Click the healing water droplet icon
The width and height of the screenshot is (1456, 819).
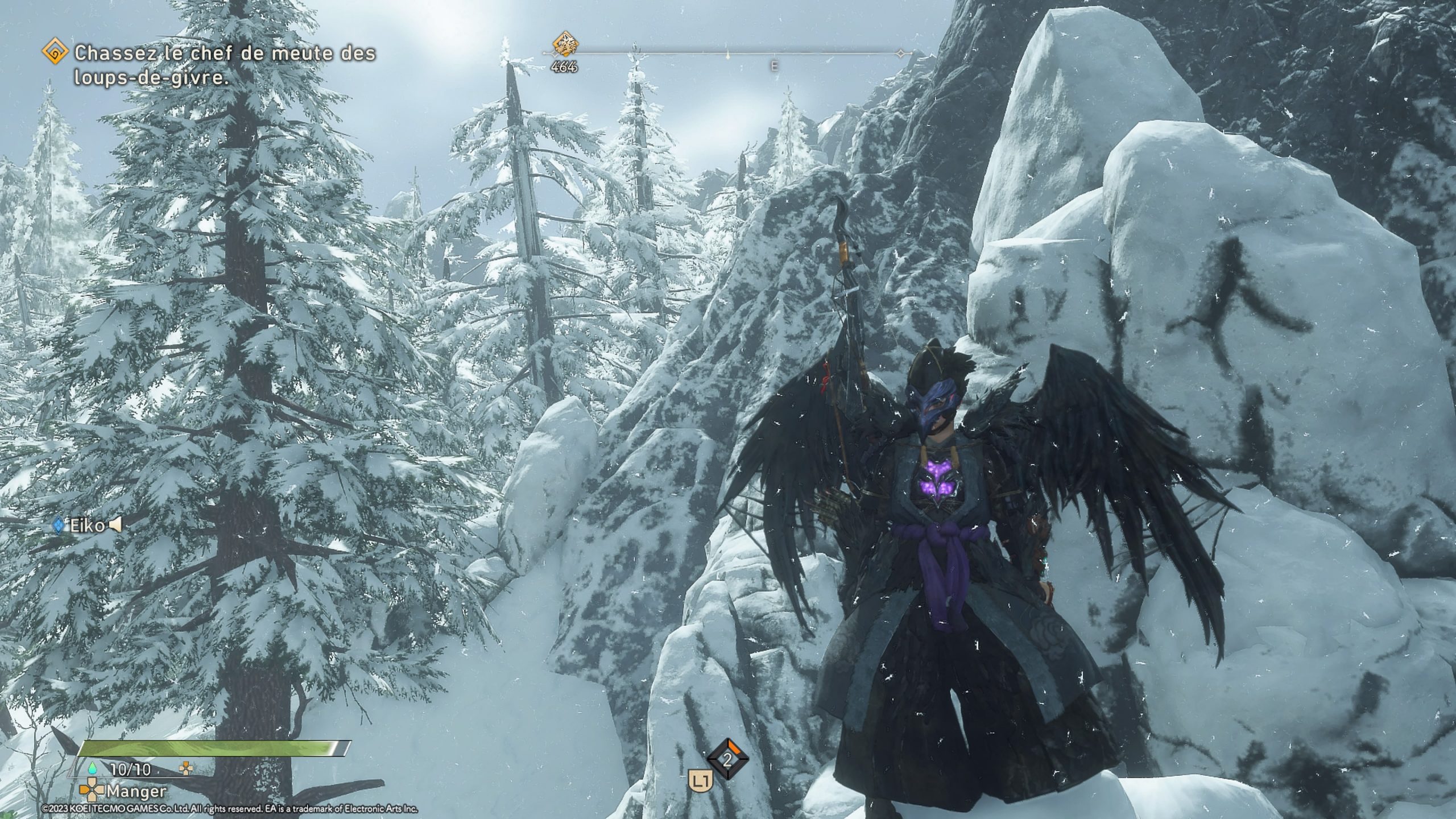92,769
